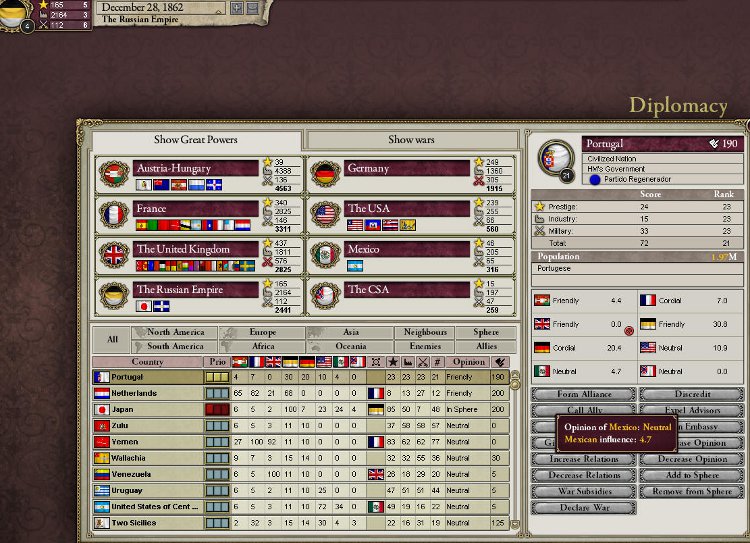
Task: Sort the list by Opinion column
Action: [x=469, y=361]
